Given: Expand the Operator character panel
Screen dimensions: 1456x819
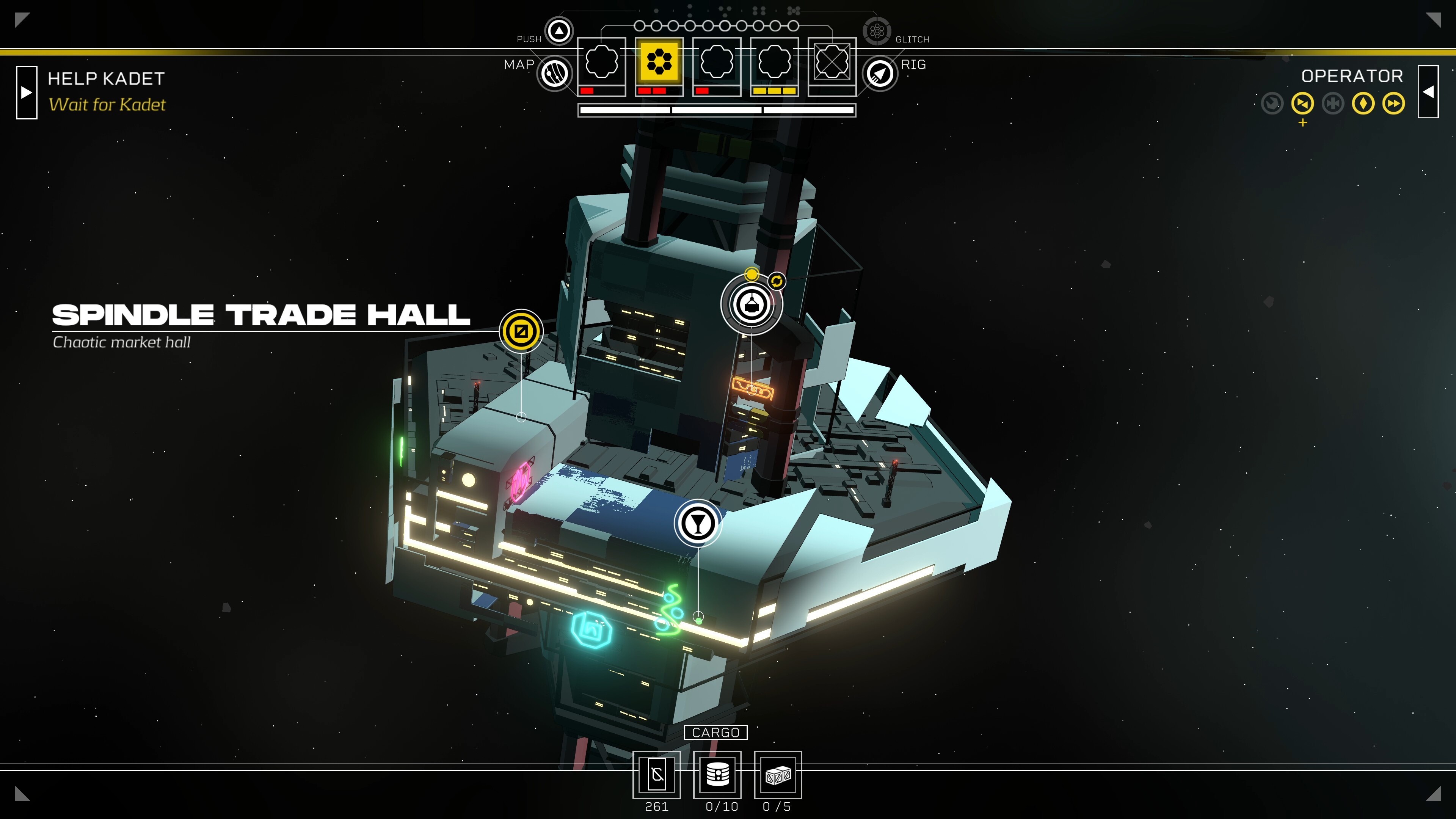Looking at the screenshot, I should (1428, 92).
